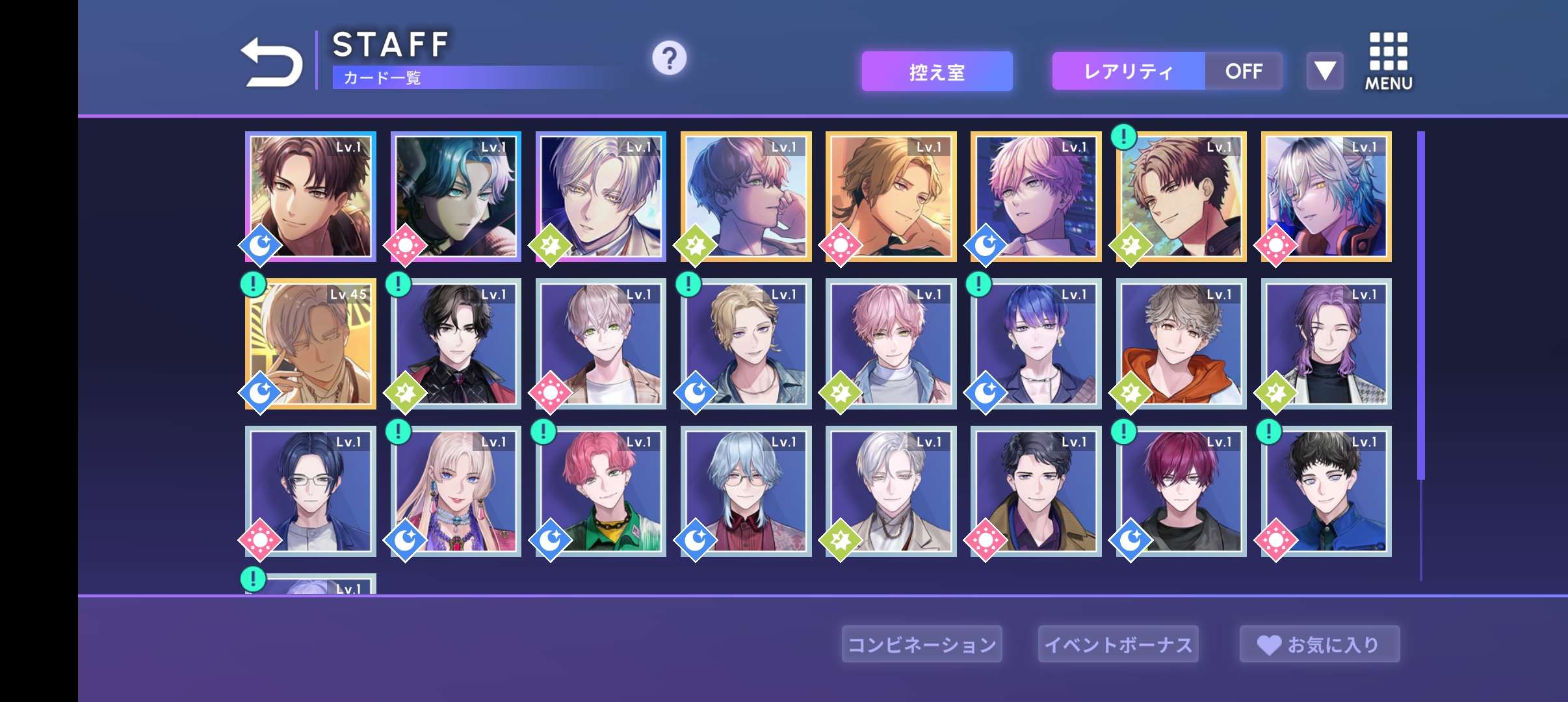The image size is (1568, 702).
Task: Select the blonde long-haired woman card
Action: [456, 491]
